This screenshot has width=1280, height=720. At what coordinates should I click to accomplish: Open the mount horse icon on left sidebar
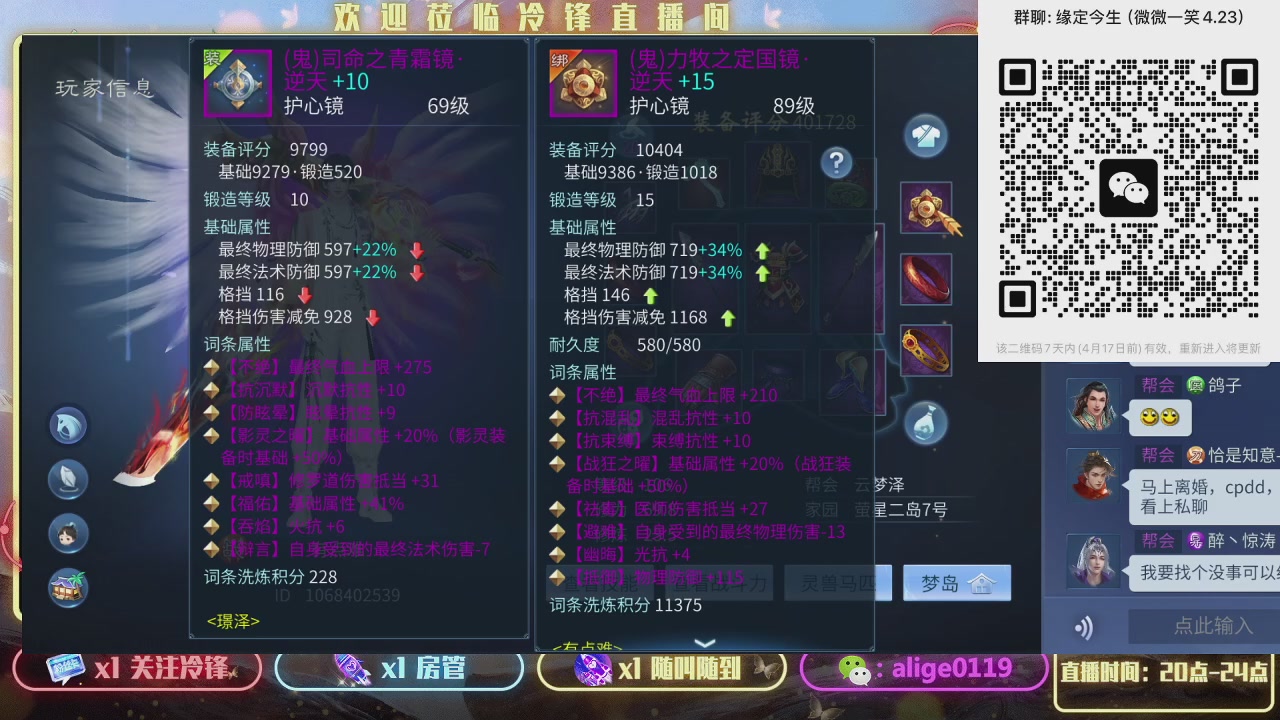67,424
